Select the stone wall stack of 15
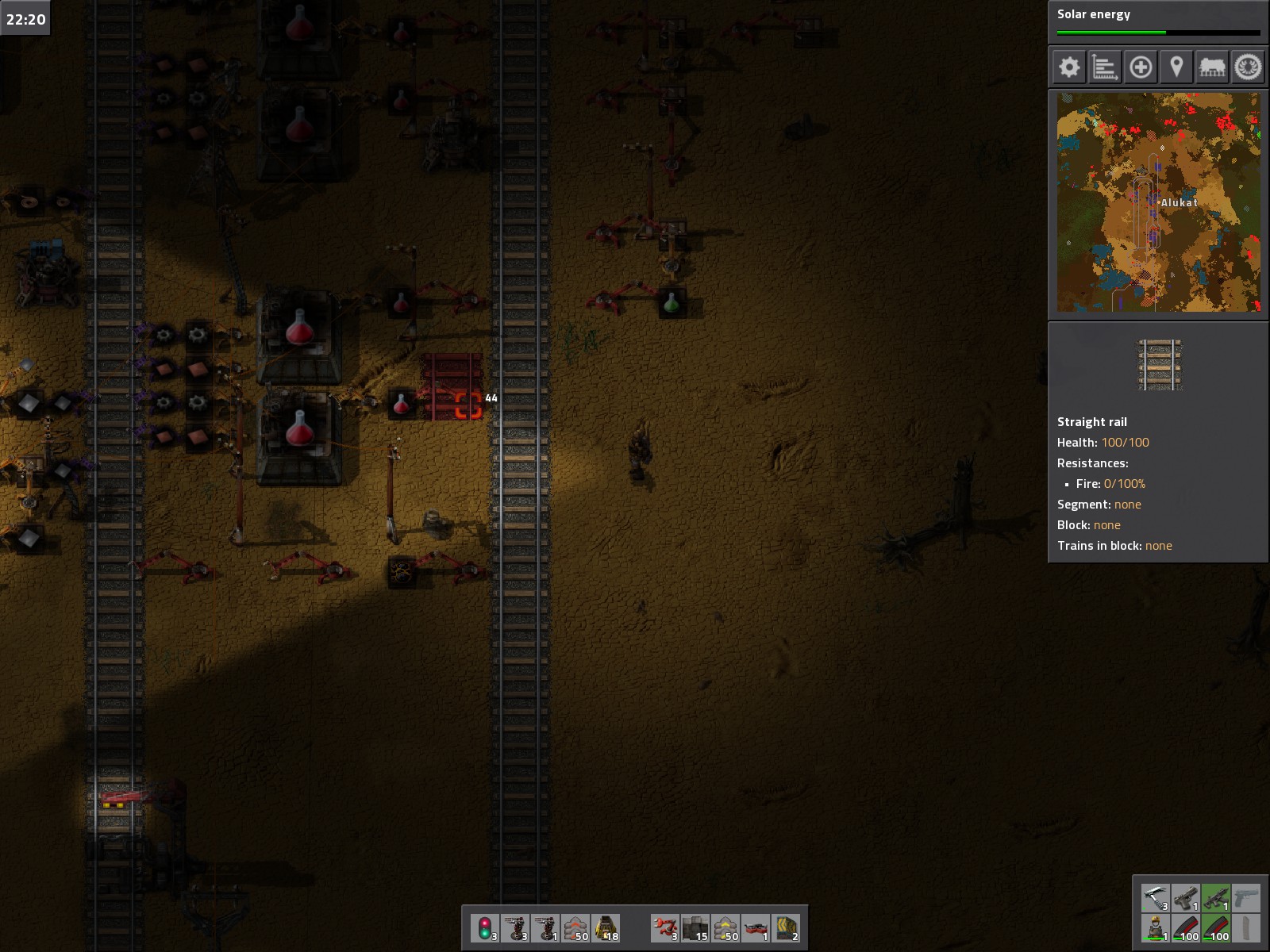The height and width of the screenshot is (952, 1270). pos(695,927)
